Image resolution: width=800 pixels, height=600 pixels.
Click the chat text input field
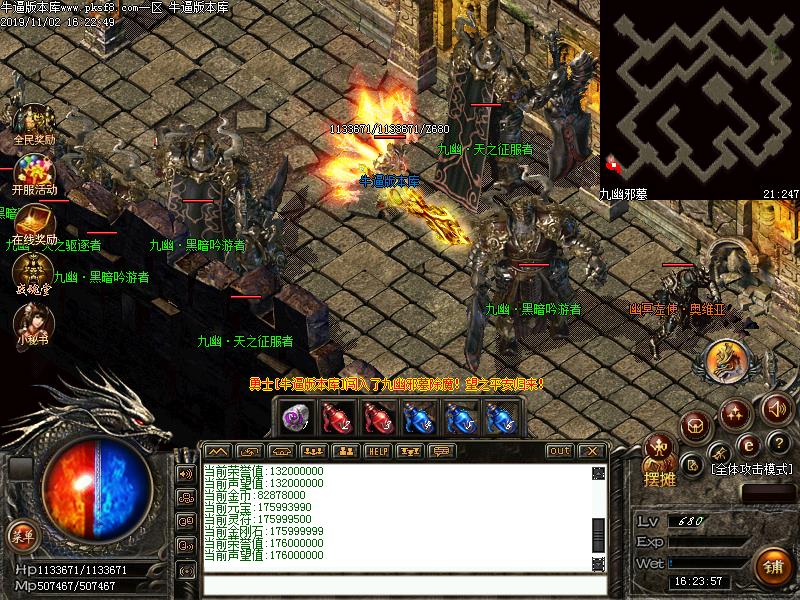tap(400, 586)
